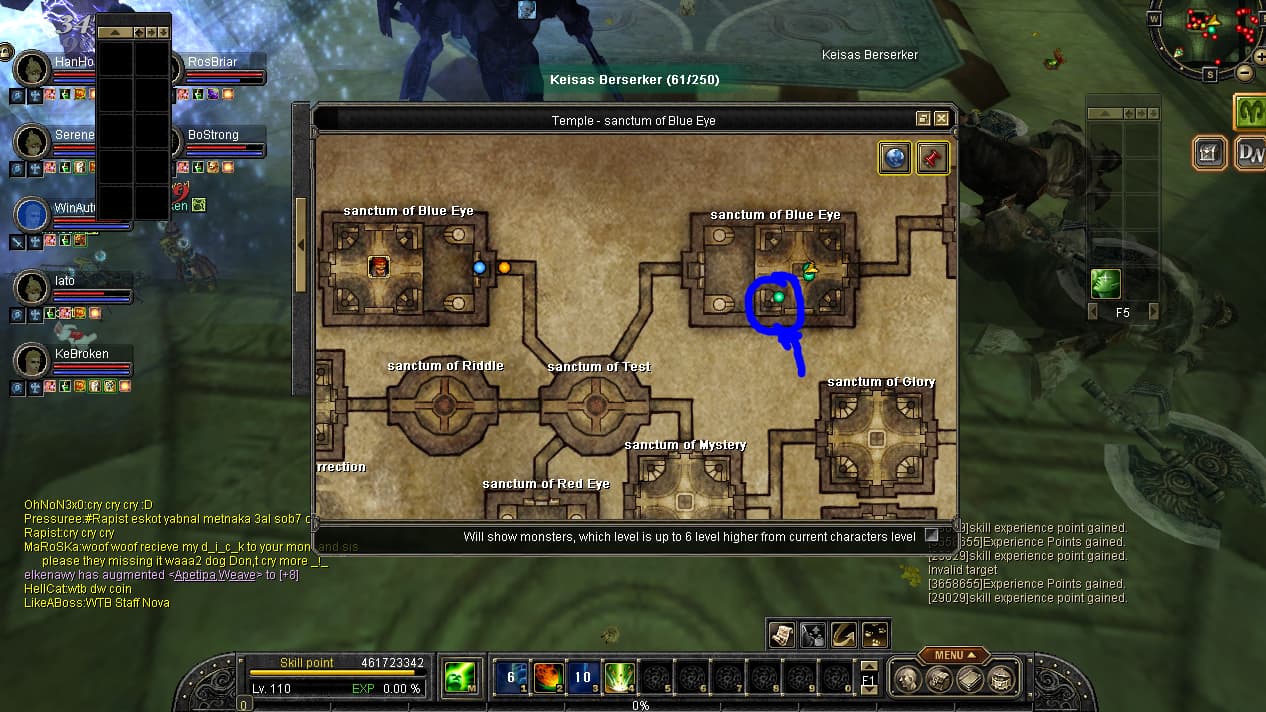Viewport: 1266px width, 712px height.
Task: Tick the monster level display checkbox
Action: (932, 536)
